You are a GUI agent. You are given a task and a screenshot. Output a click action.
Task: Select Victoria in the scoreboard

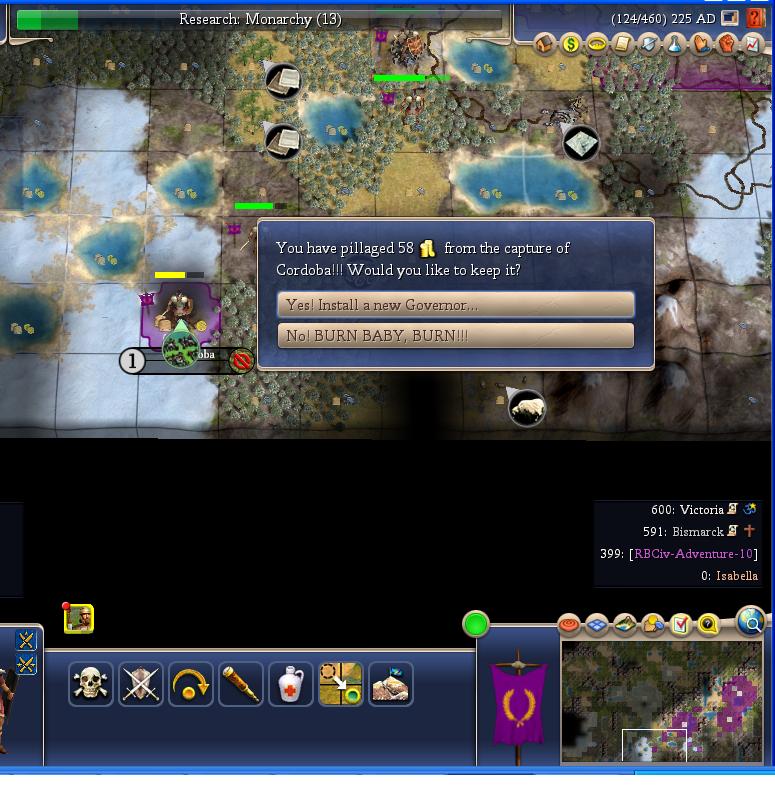[x=701, y=510]
